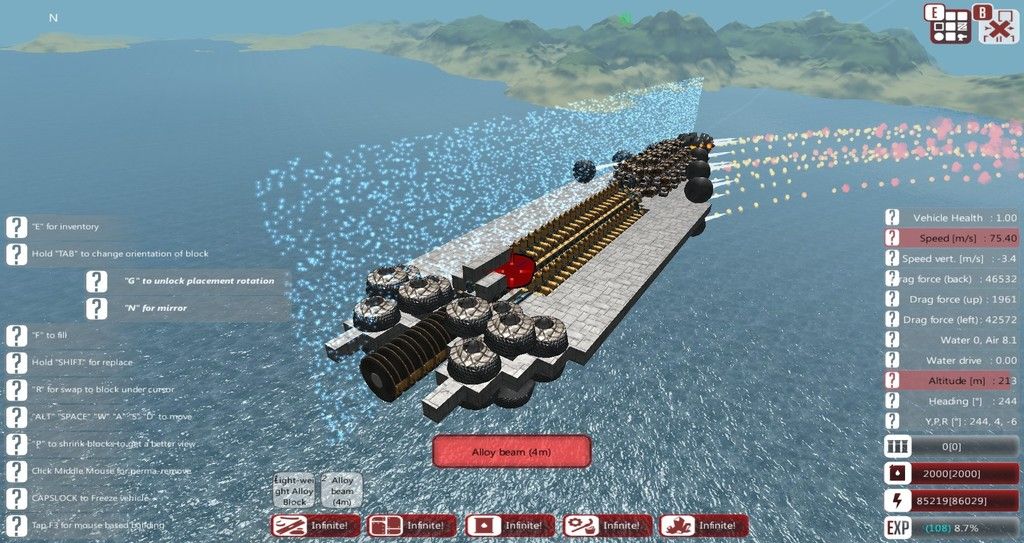
Task: Show help for the Speed [m/s] stat
Action: pos(895,238)
